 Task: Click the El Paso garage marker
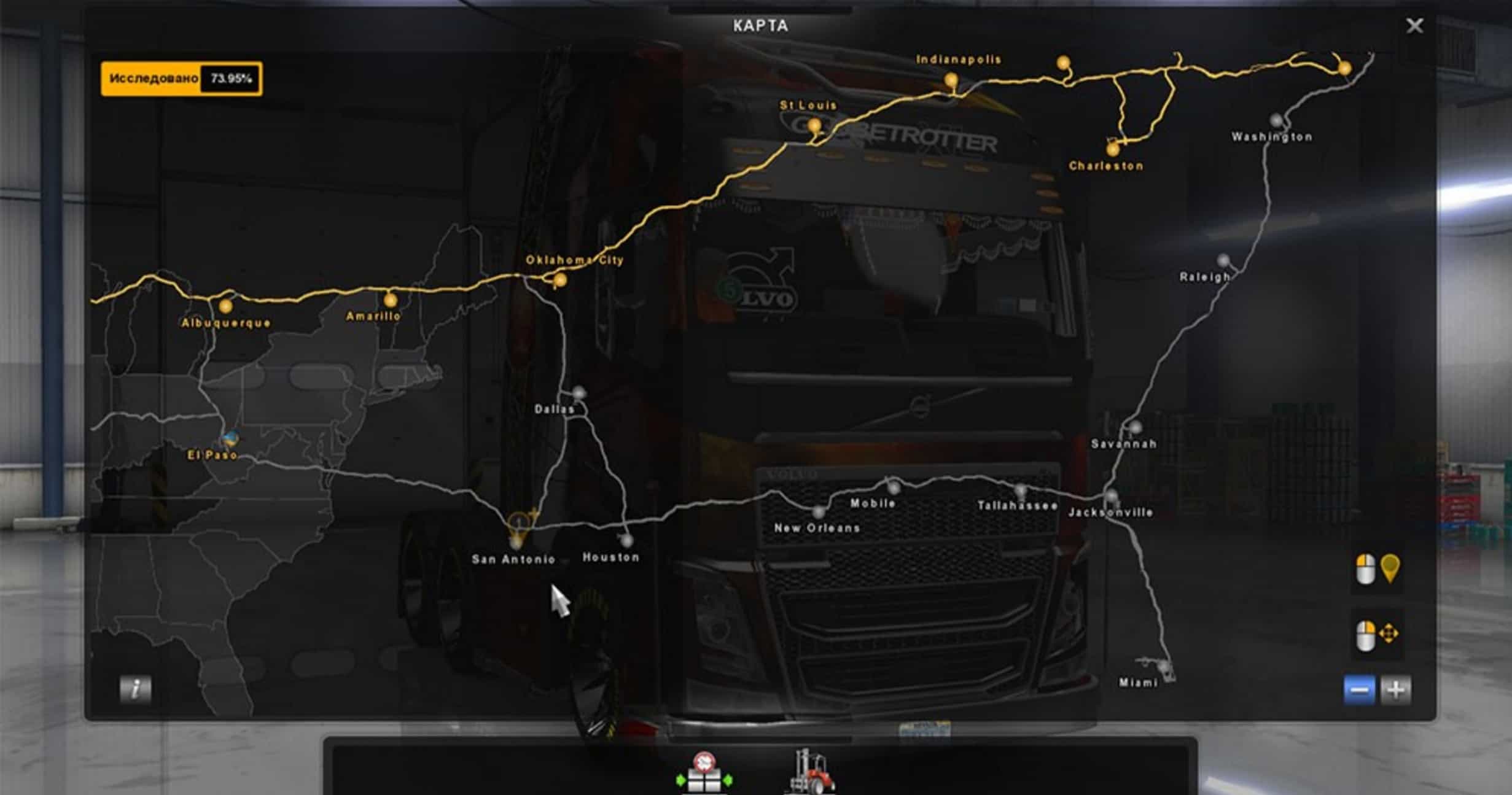[231, 438]
